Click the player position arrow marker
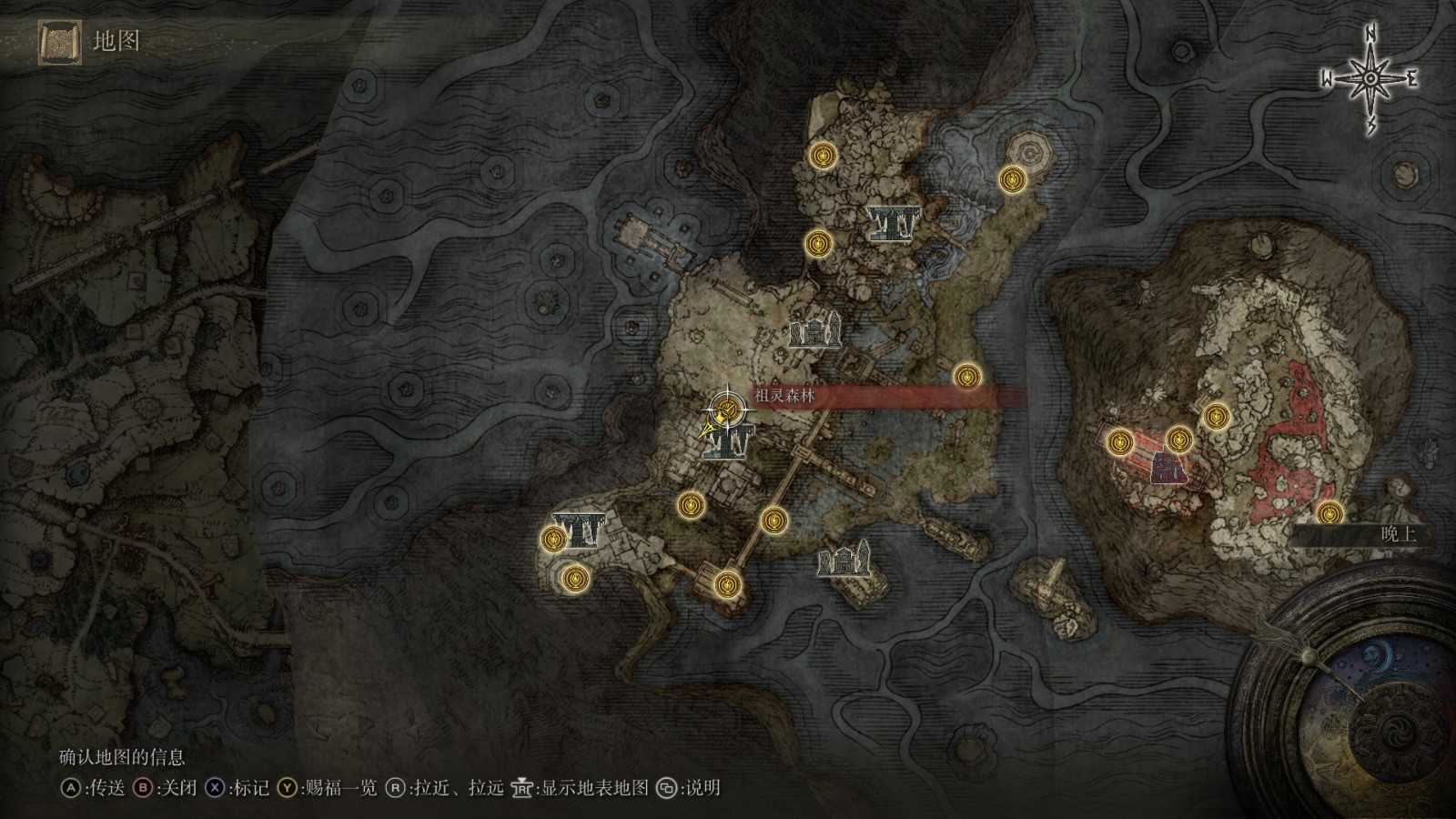This screenshot has width=1456, height=819. [x=708, y=428]
